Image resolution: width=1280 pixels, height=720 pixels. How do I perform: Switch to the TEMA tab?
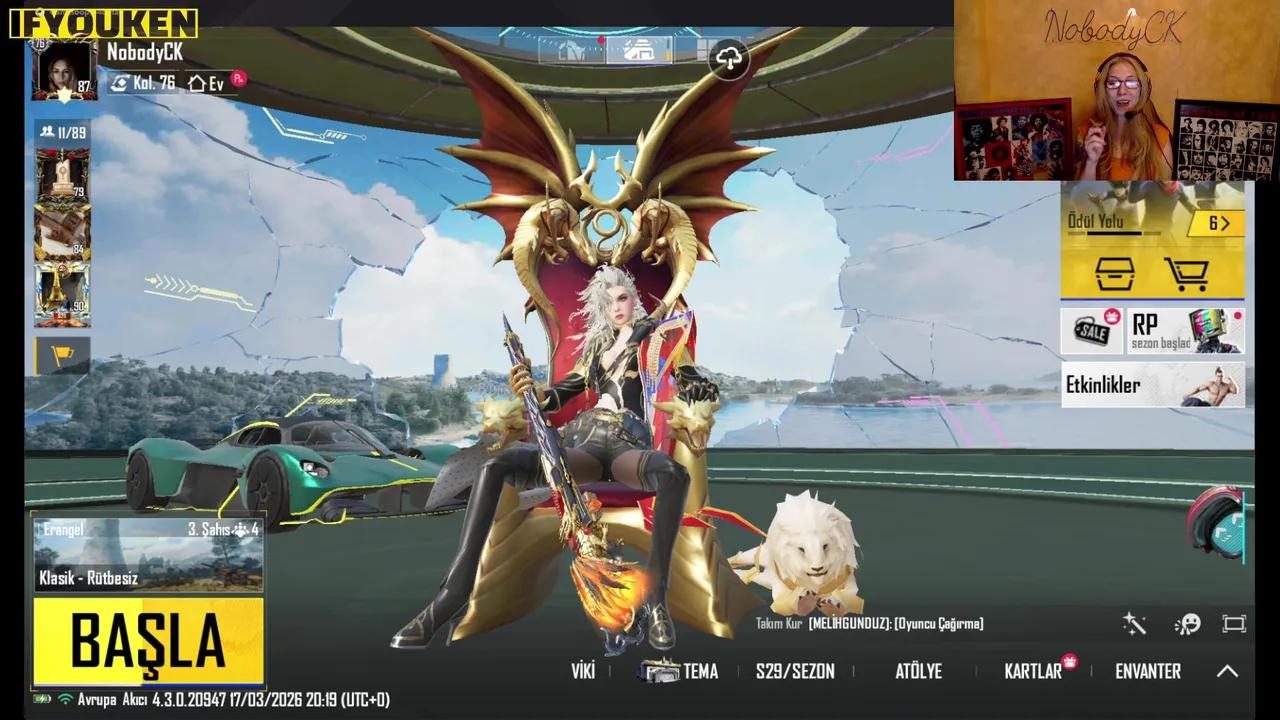[x=701, y=671]
